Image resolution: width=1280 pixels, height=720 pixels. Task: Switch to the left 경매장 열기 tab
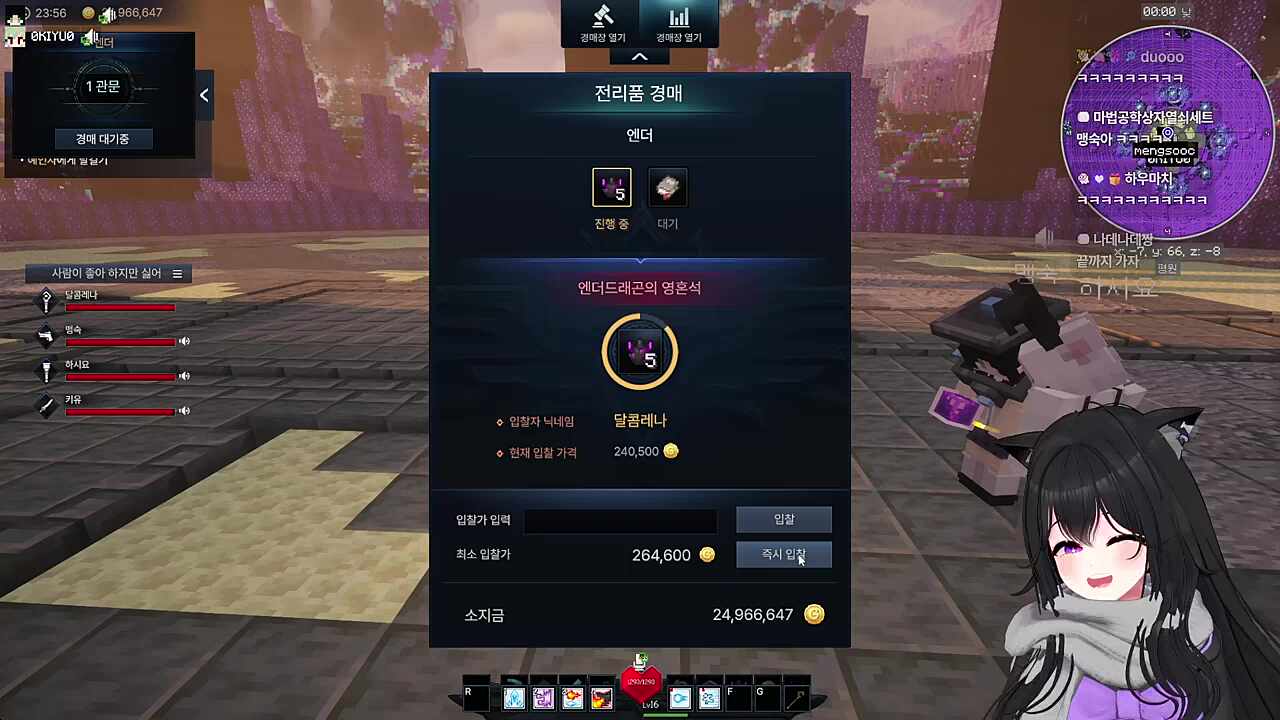click(602, 24)
